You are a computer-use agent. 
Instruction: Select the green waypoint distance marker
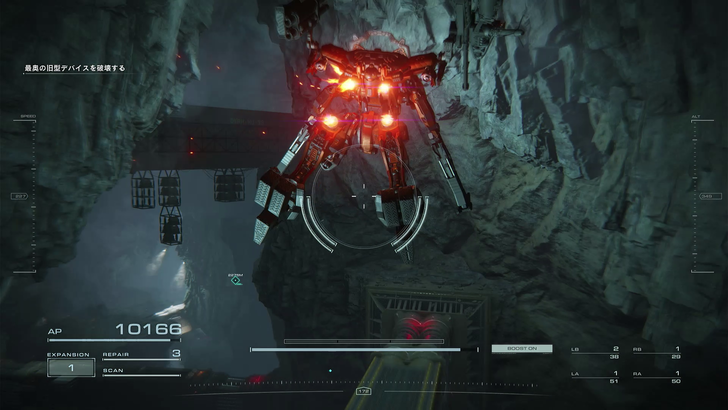tap(236, 281)
